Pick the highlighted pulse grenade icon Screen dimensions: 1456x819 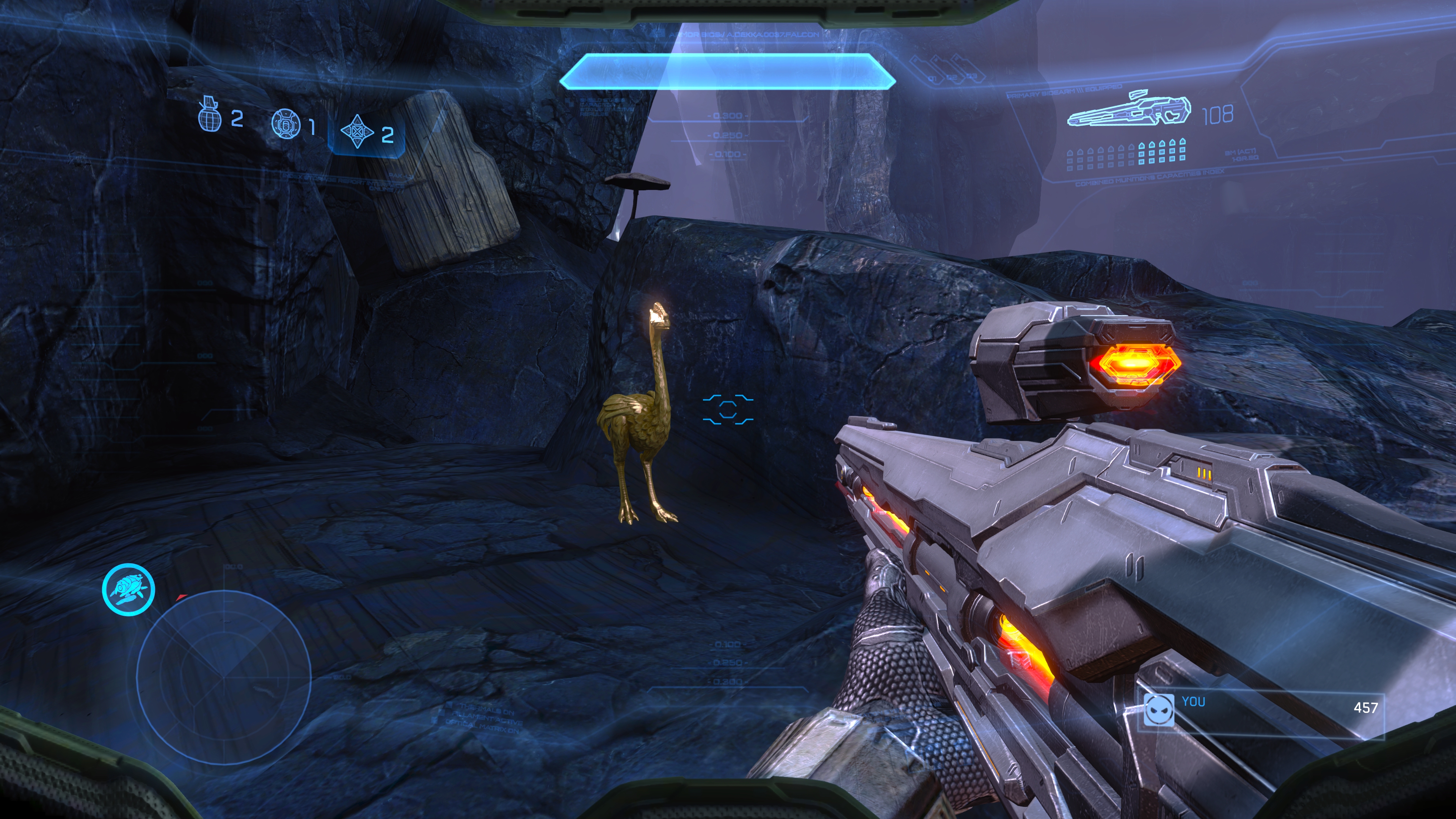[357, 132]
